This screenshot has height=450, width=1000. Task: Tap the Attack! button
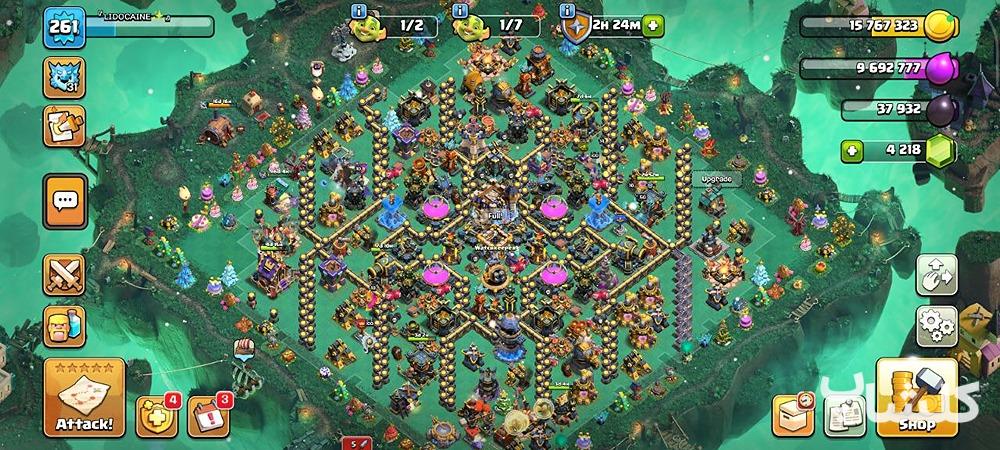coord(84,400)
